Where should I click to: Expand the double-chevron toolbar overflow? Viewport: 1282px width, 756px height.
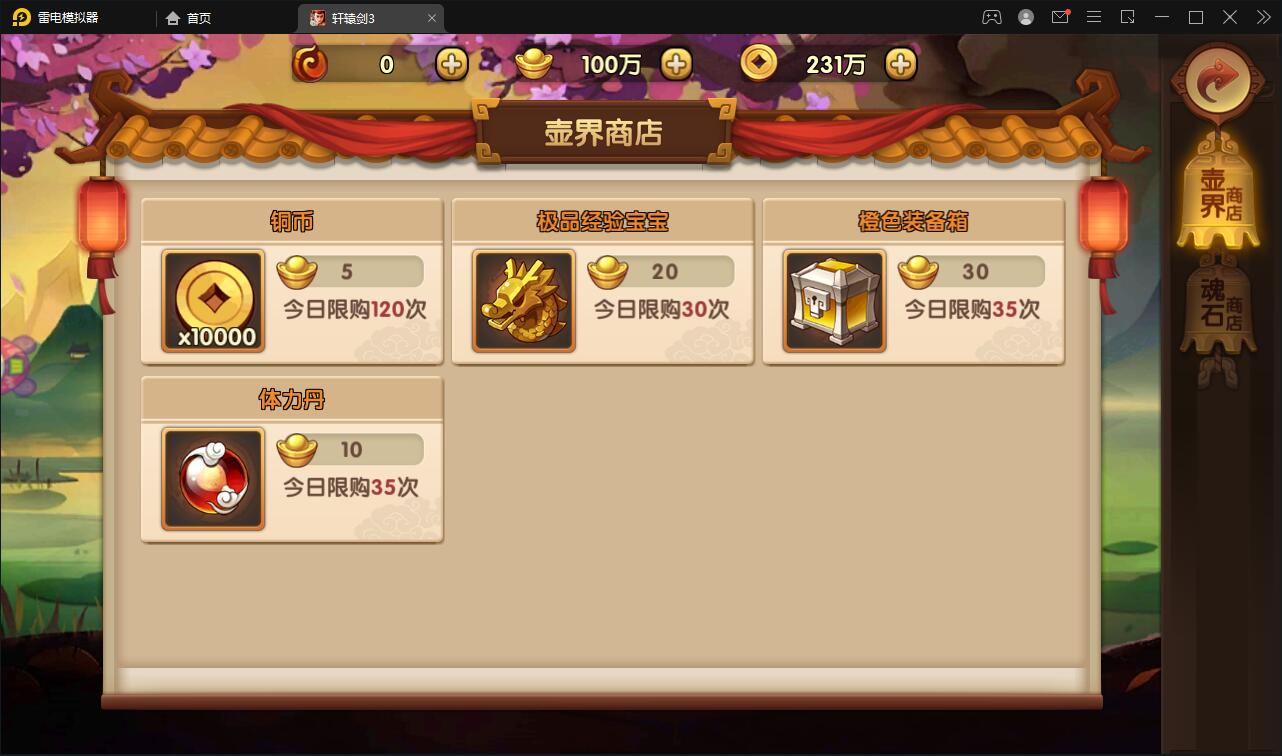click(x=1262, y=17)
